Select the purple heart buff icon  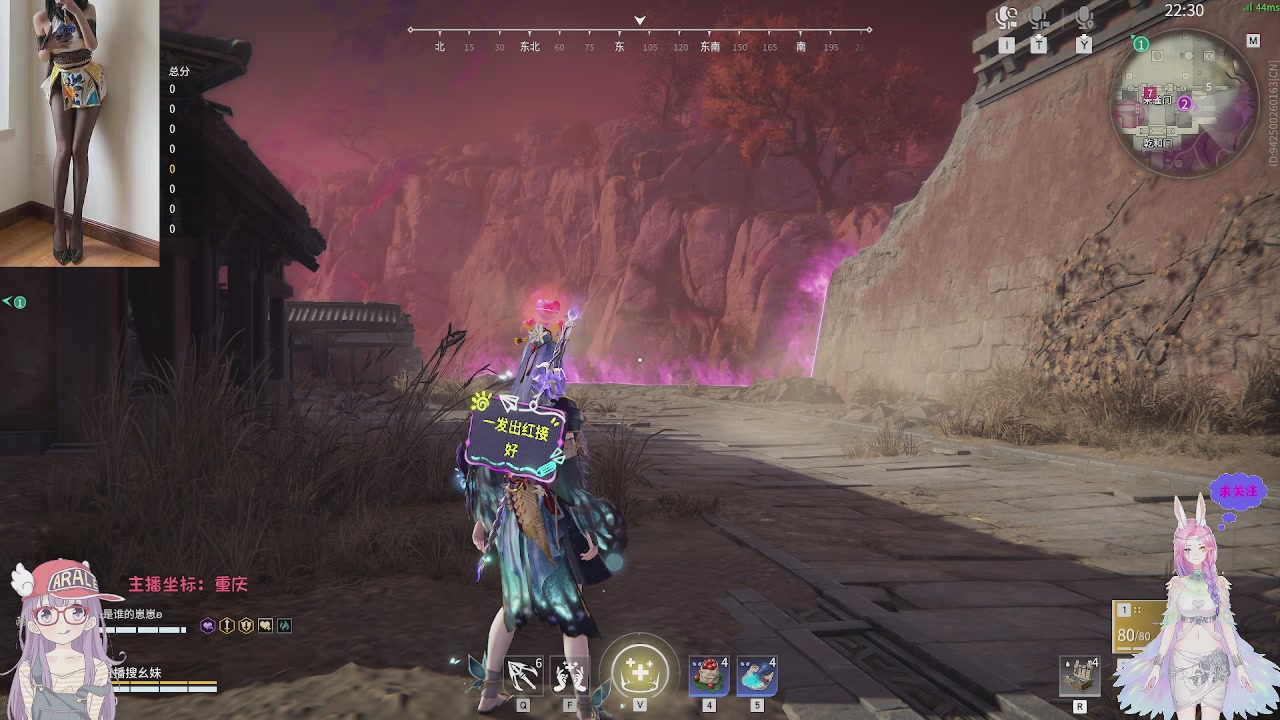coord(208,626)
